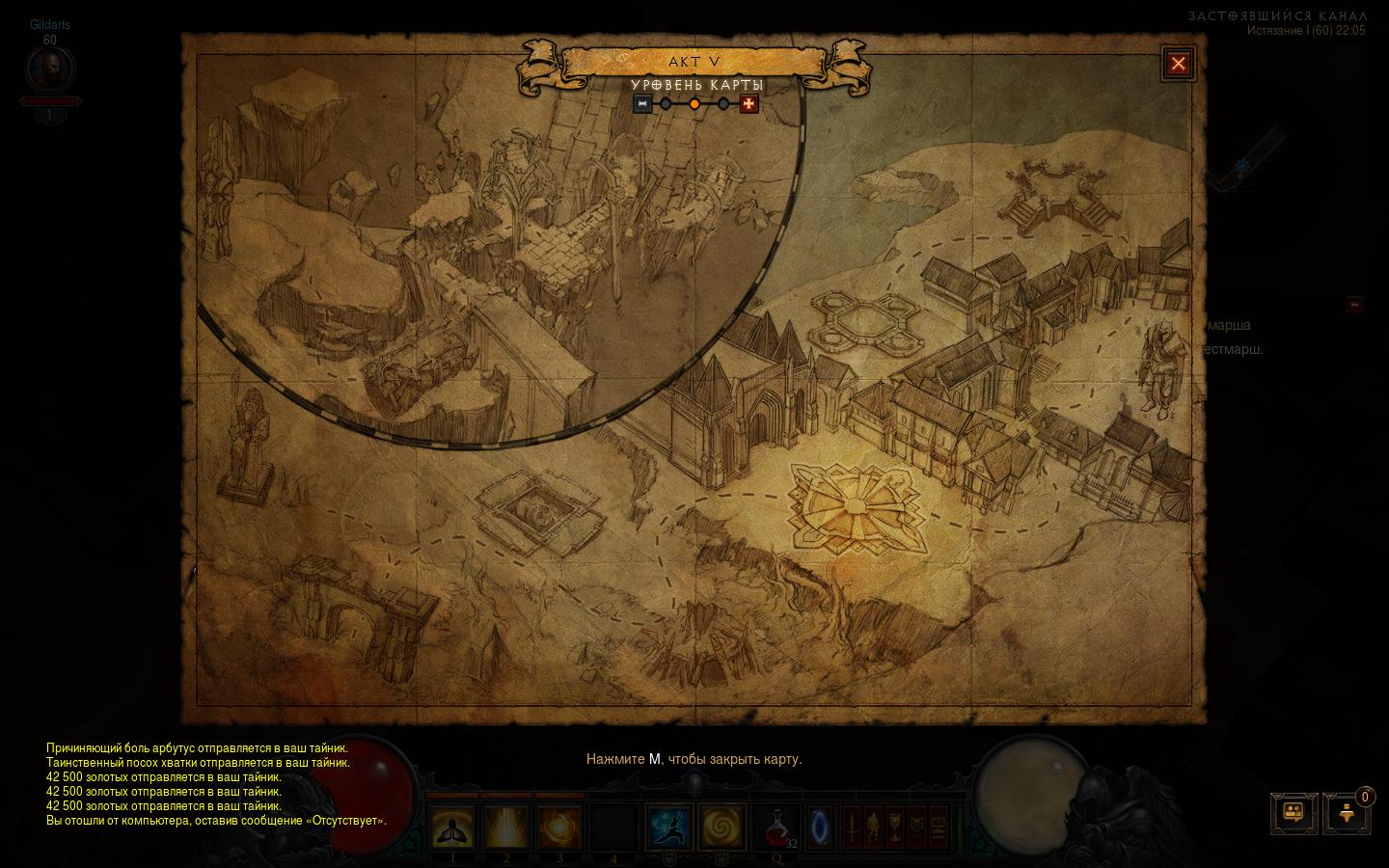Use the light beam skill in slot 2
The image size is (1389, 868).
tap(506, 827)
